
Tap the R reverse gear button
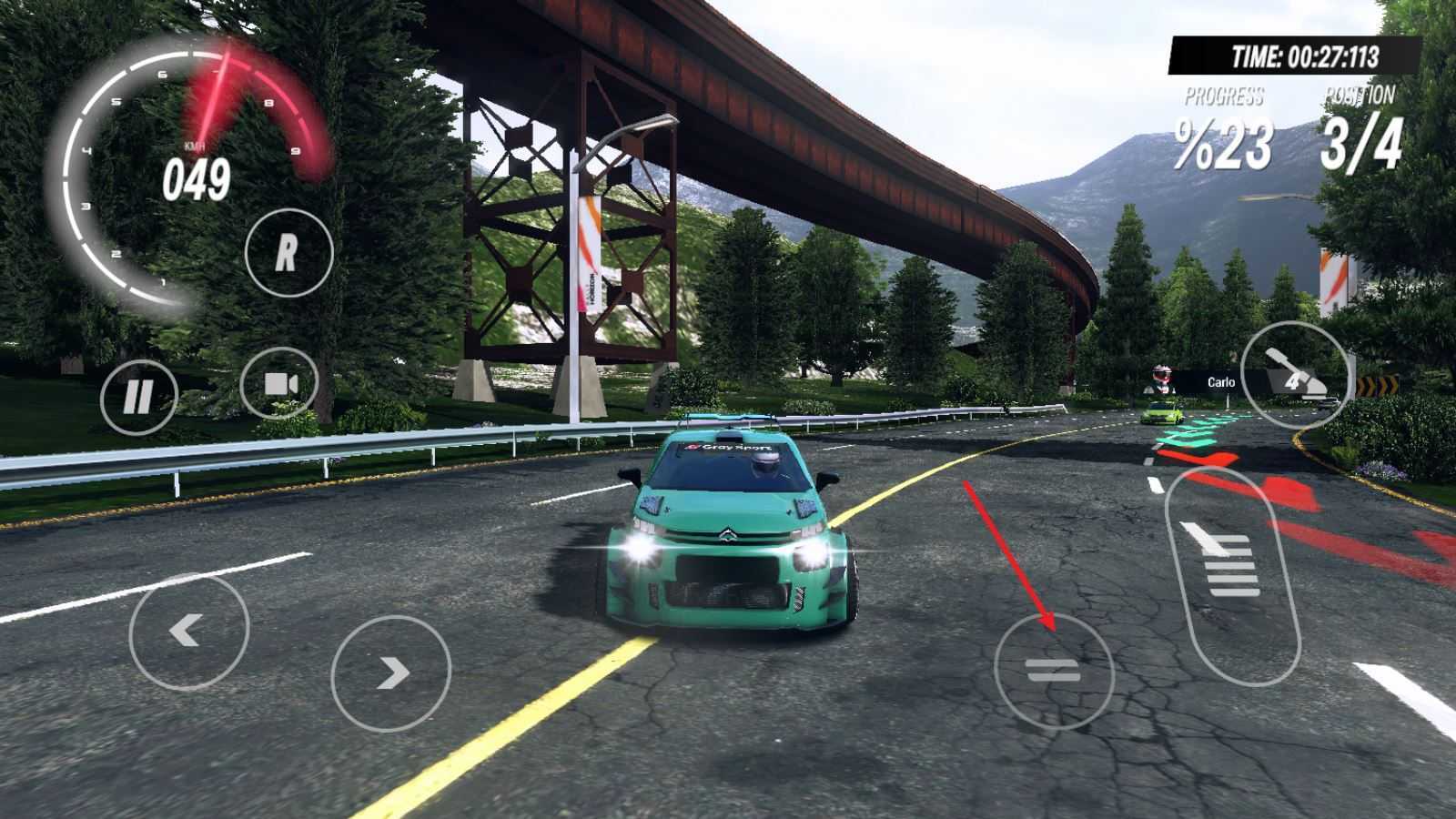288,253
